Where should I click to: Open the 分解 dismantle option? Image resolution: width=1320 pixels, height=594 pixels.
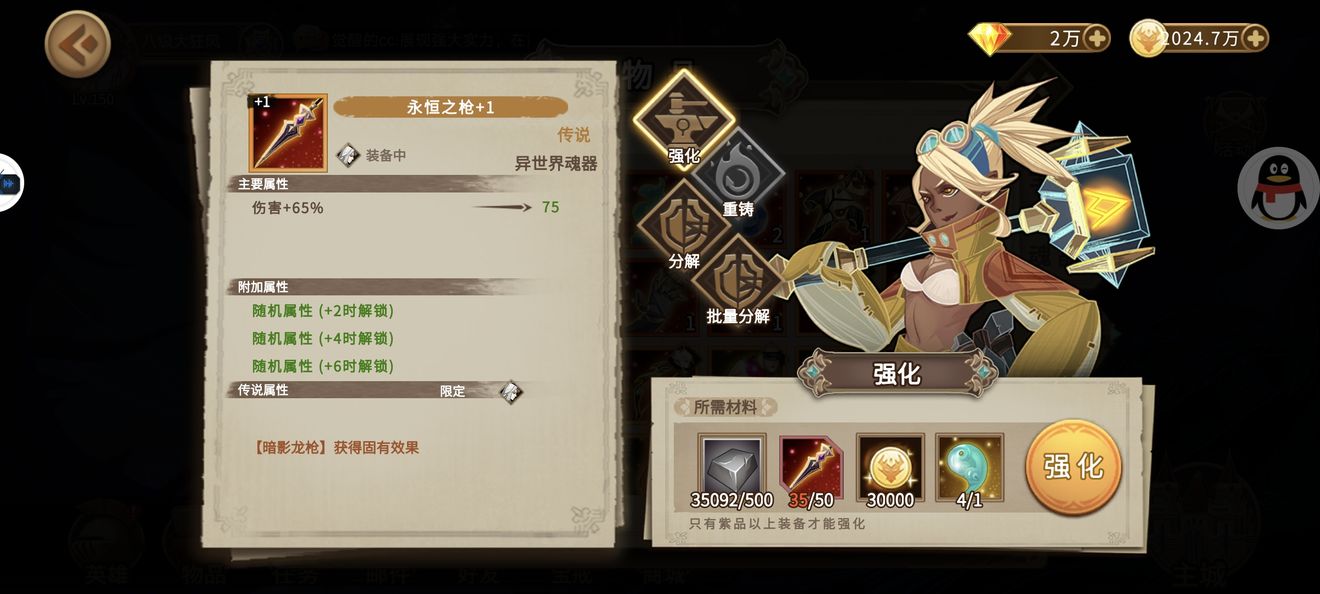pyautogui.click(x=684, y=230)
